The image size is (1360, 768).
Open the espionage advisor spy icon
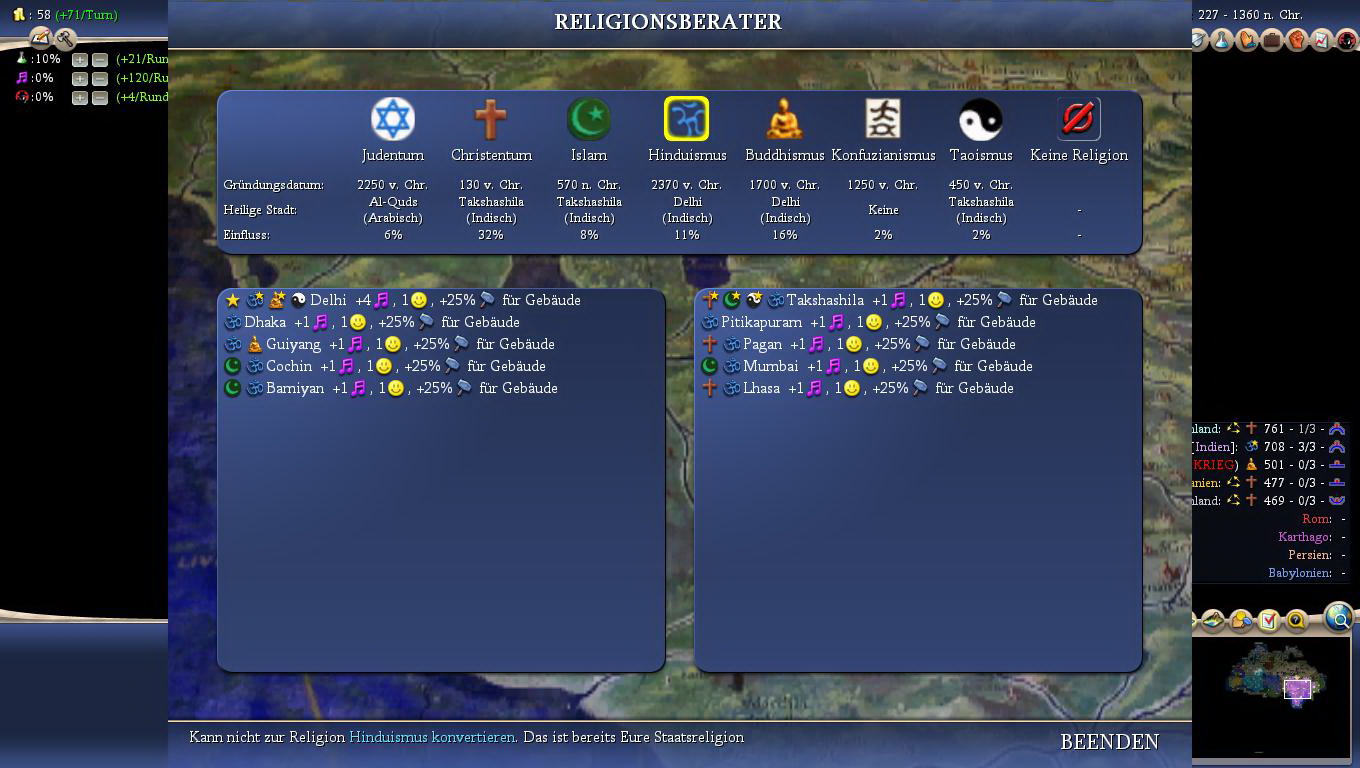tap(1346, 40)
